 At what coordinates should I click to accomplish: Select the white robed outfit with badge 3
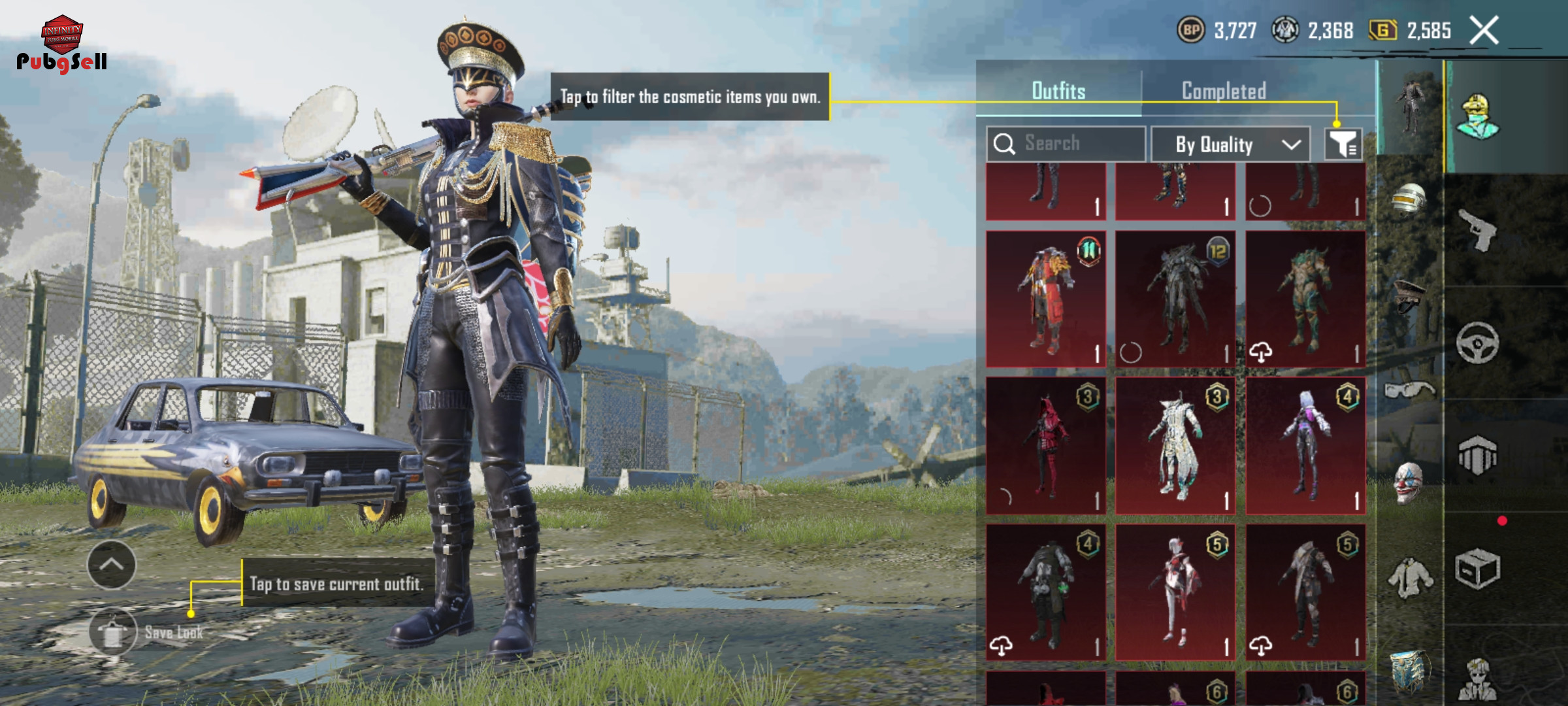[x=1175, y=446]
